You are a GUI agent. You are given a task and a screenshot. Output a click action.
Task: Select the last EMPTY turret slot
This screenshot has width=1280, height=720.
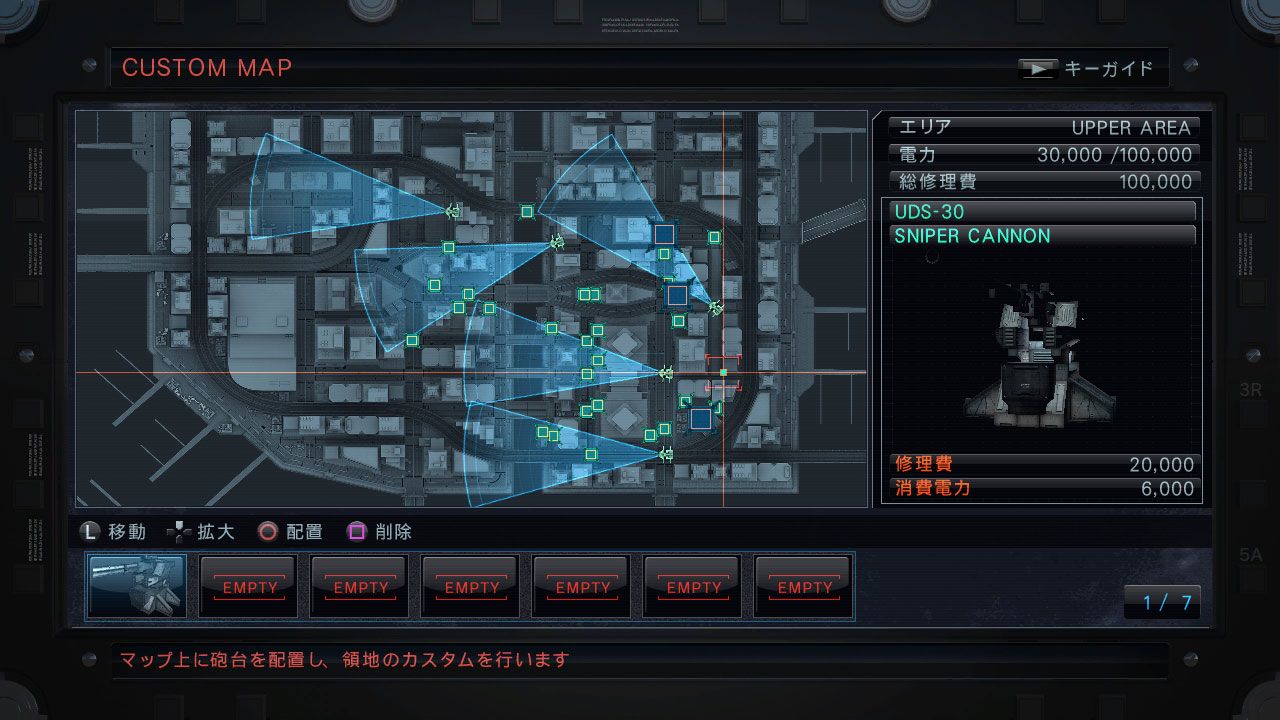click(803, 587)
